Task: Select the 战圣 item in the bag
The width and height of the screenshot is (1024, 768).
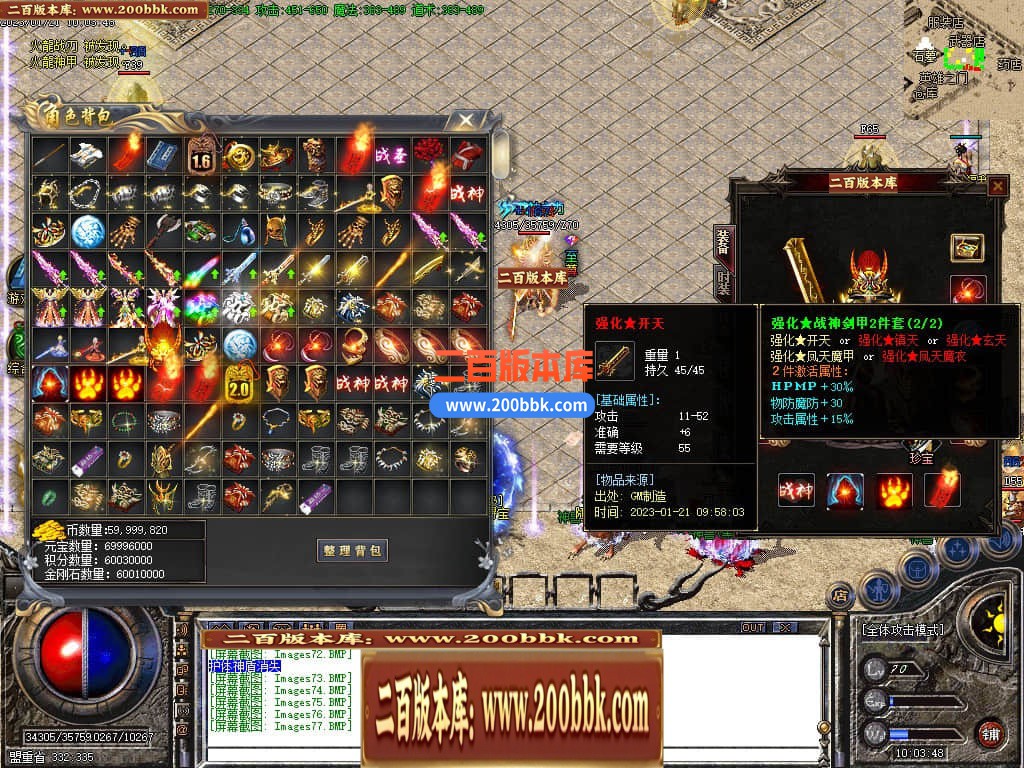Action: click(x=390, y=155)
